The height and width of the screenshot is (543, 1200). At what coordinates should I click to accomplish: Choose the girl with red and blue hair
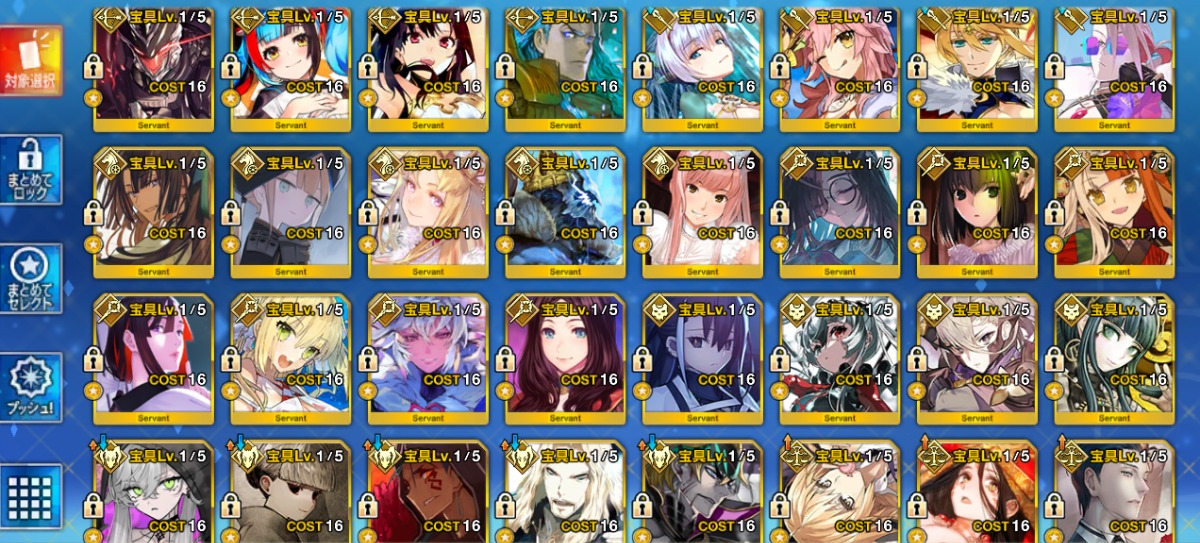[290, 70]
